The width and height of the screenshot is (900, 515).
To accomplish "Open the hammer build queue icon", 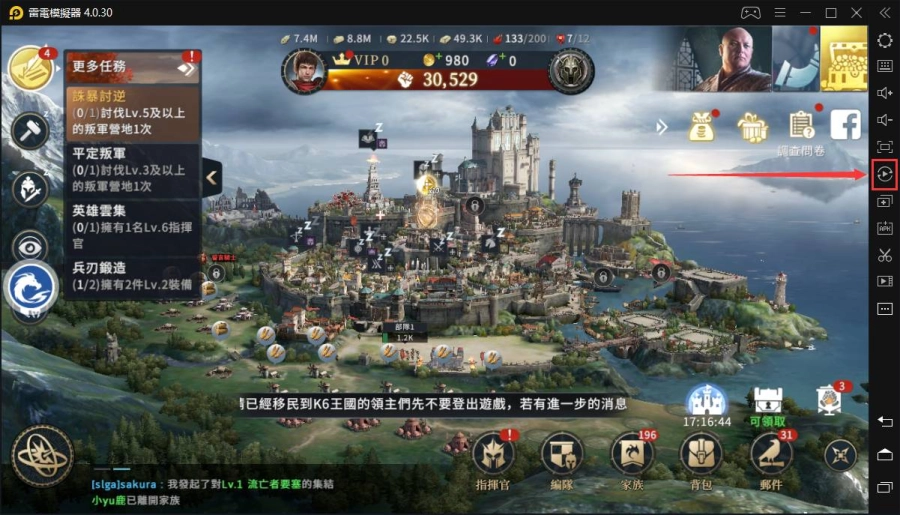I will 31,131.
